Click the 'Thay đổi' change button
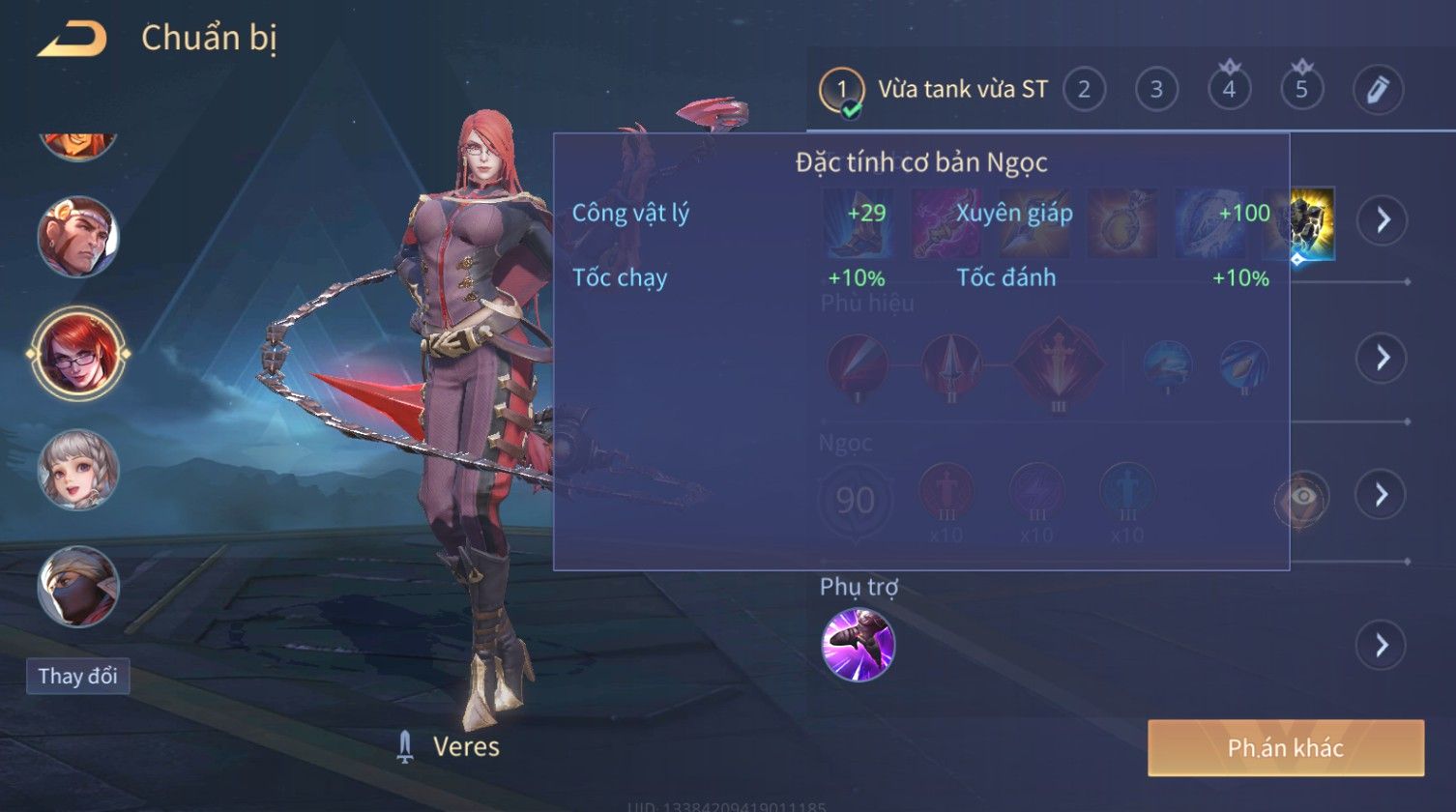Image resolution: width=1456 pixels, height=812 pixels. coord(78,676)
